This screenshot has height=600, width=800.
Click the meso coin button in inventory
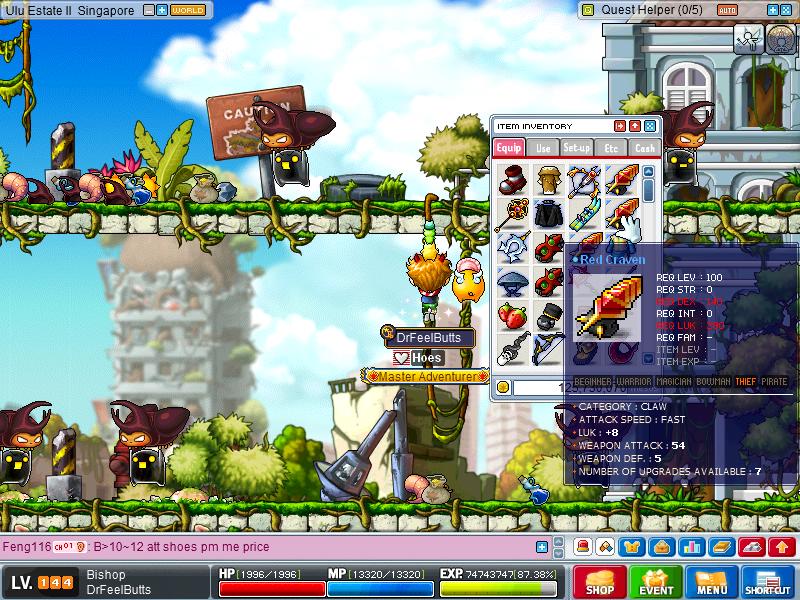(503, 387)
